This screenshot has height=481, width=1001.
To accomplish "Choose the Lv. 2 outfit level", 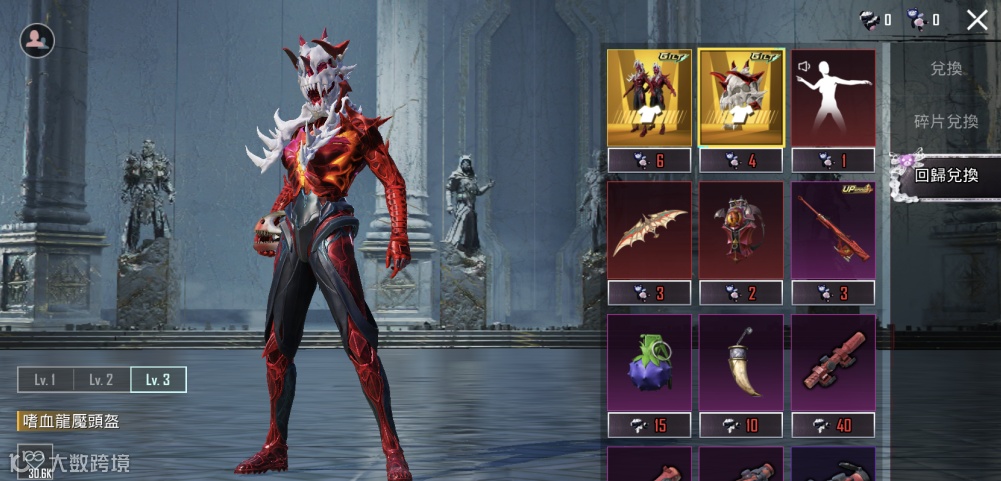I will click(x=101, y=380).
